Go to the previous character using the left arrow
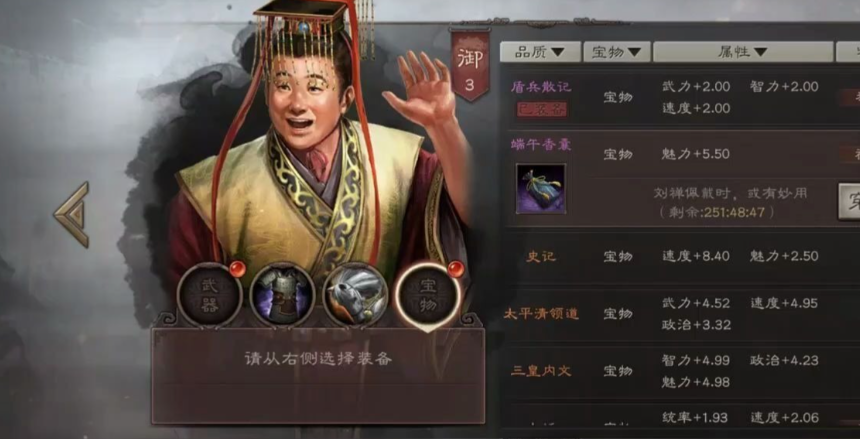 coord(72,214)
